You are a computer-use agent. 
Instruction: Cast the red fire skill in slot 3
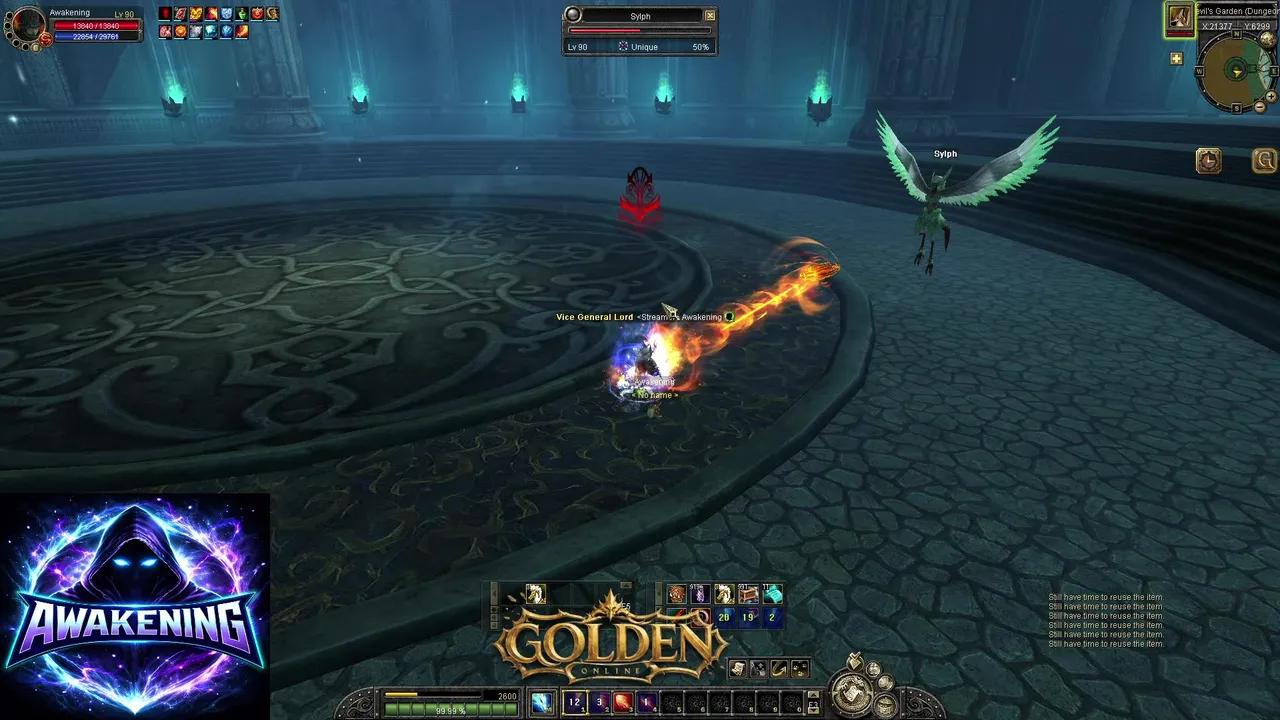point(622,702)
